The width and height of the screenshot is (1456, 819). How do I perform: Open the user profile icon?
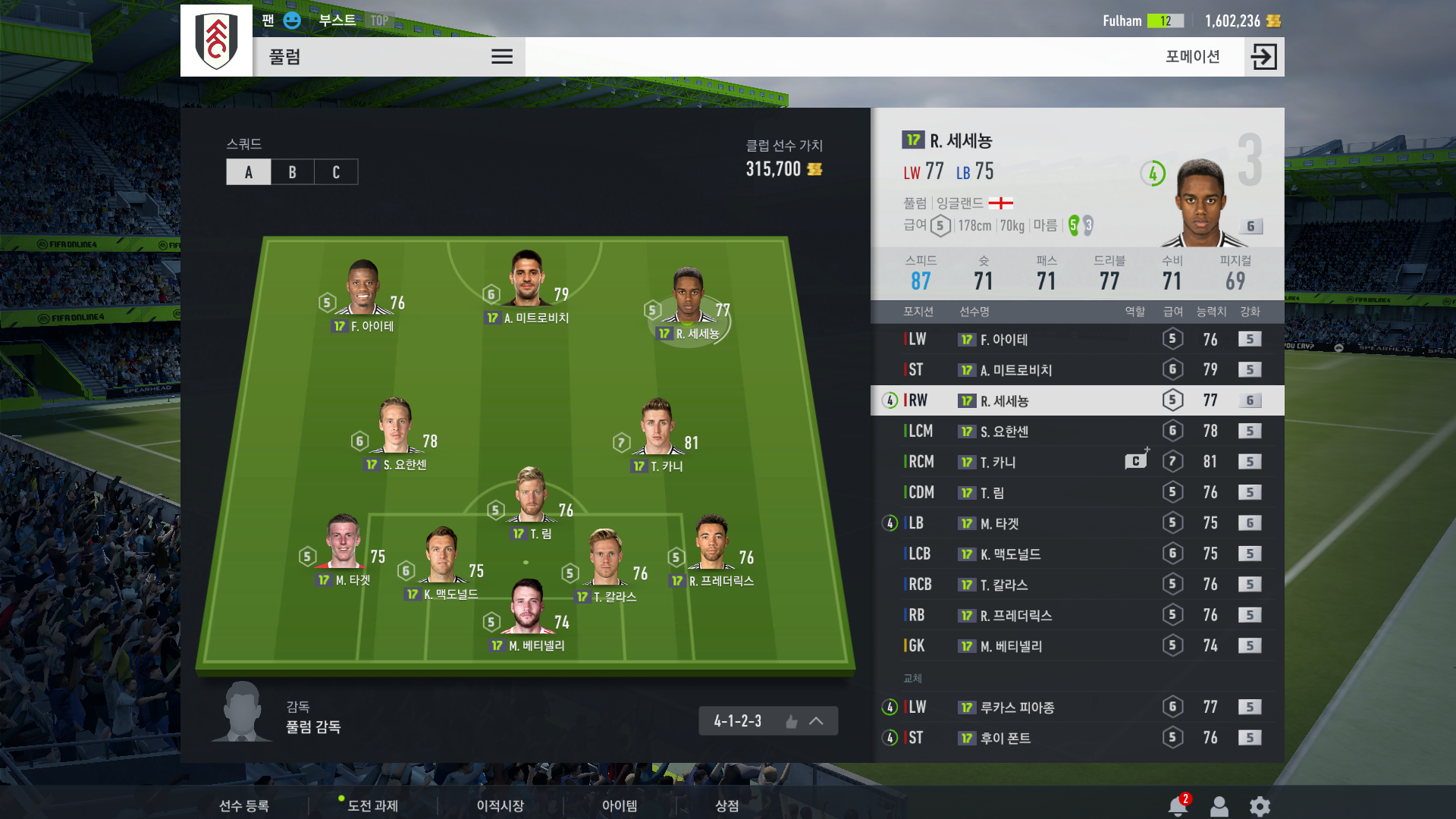click(x=1219, y=806)
